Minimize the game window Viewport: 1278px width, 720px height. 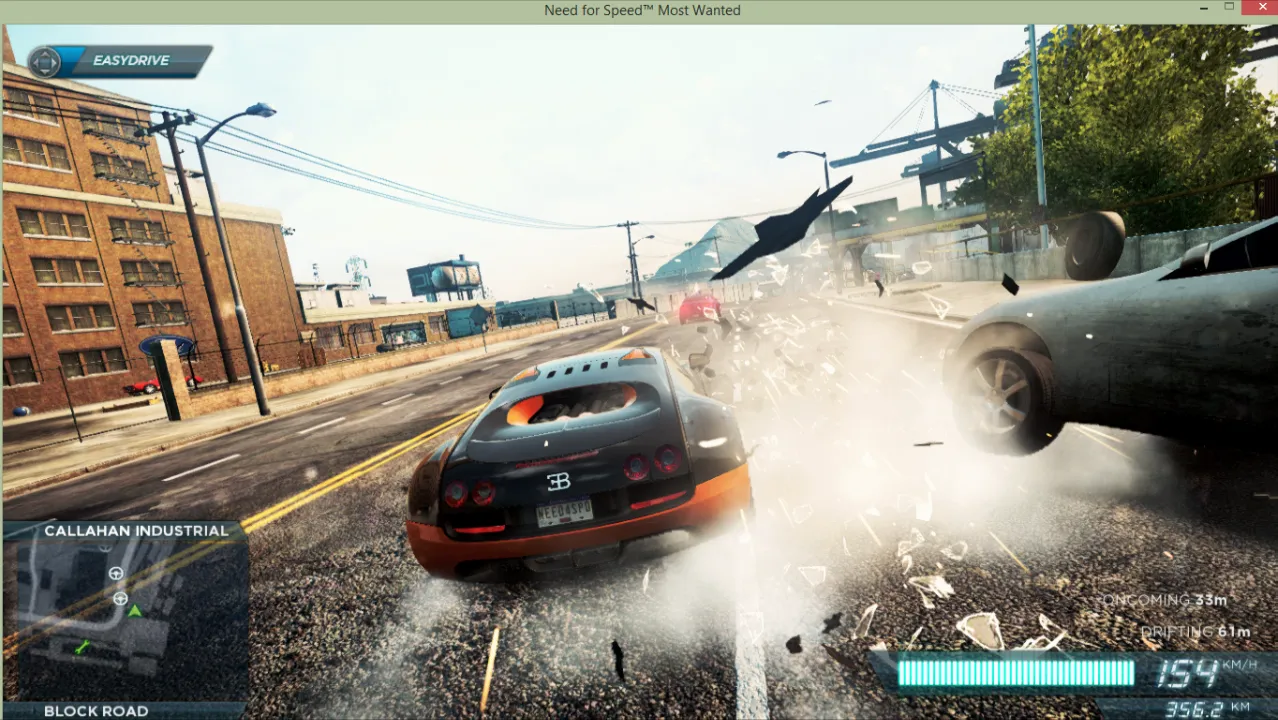coord(1201,8)
